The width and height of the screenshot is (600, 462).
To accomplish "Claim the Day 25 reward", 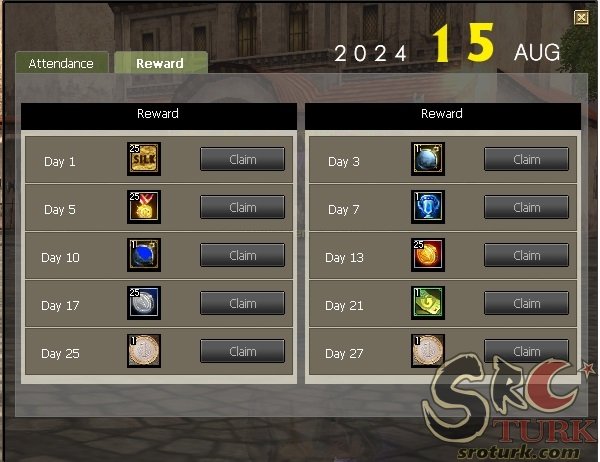I will (242, 352).
